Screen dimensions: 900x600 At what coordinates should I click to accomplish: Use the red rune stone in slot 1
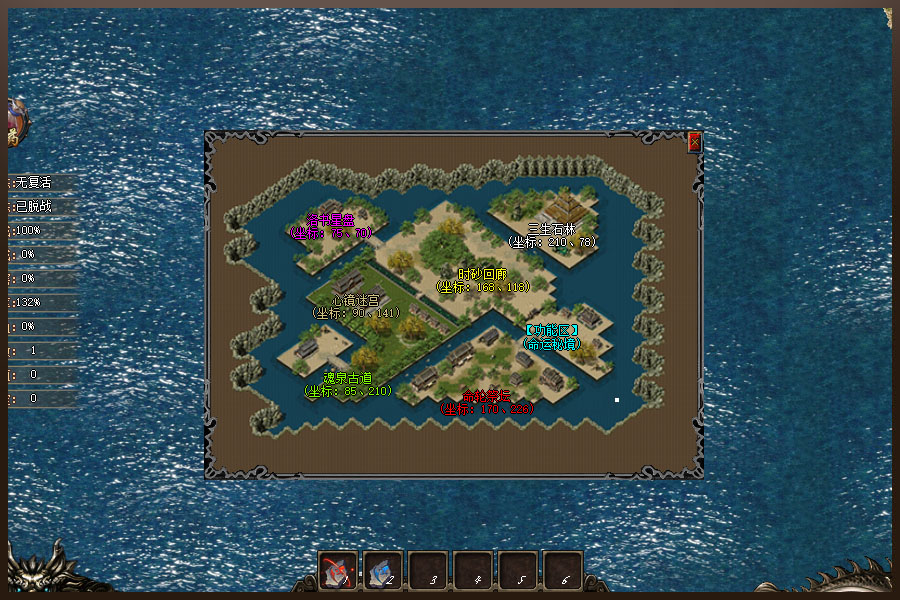339,571
